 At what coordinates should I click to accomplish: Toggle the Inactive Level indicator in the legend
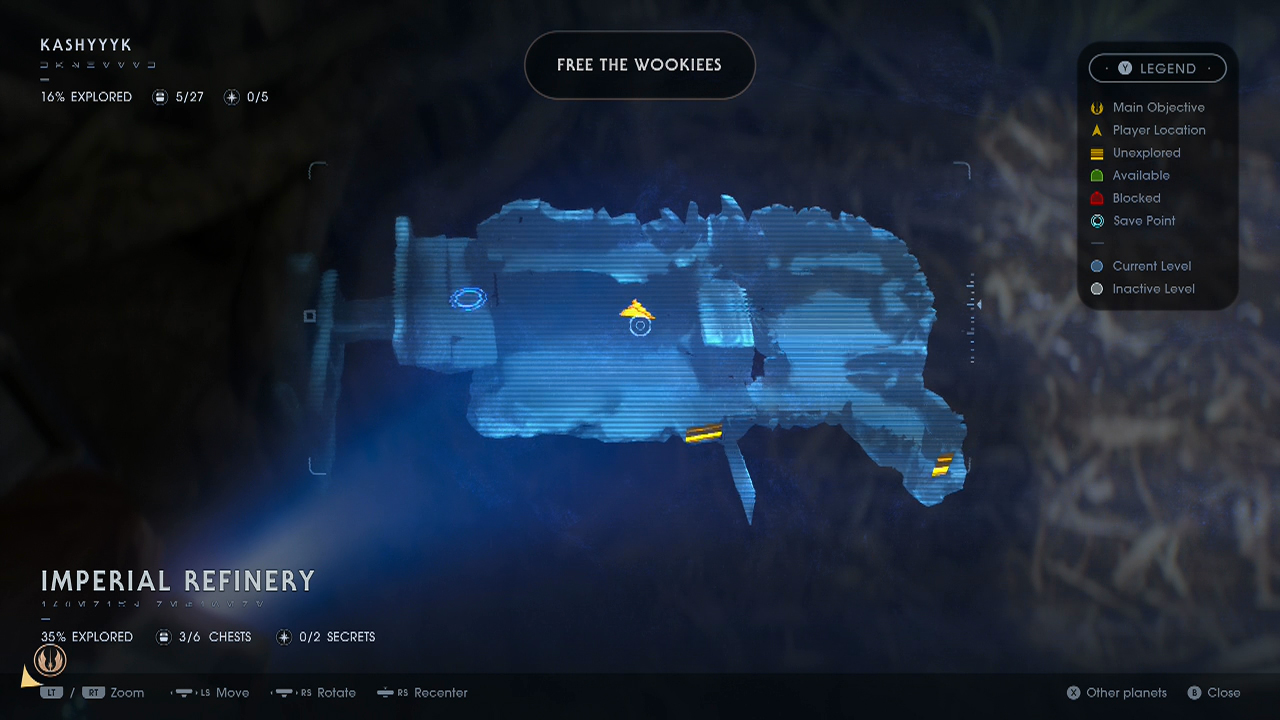pos(1096,288)
